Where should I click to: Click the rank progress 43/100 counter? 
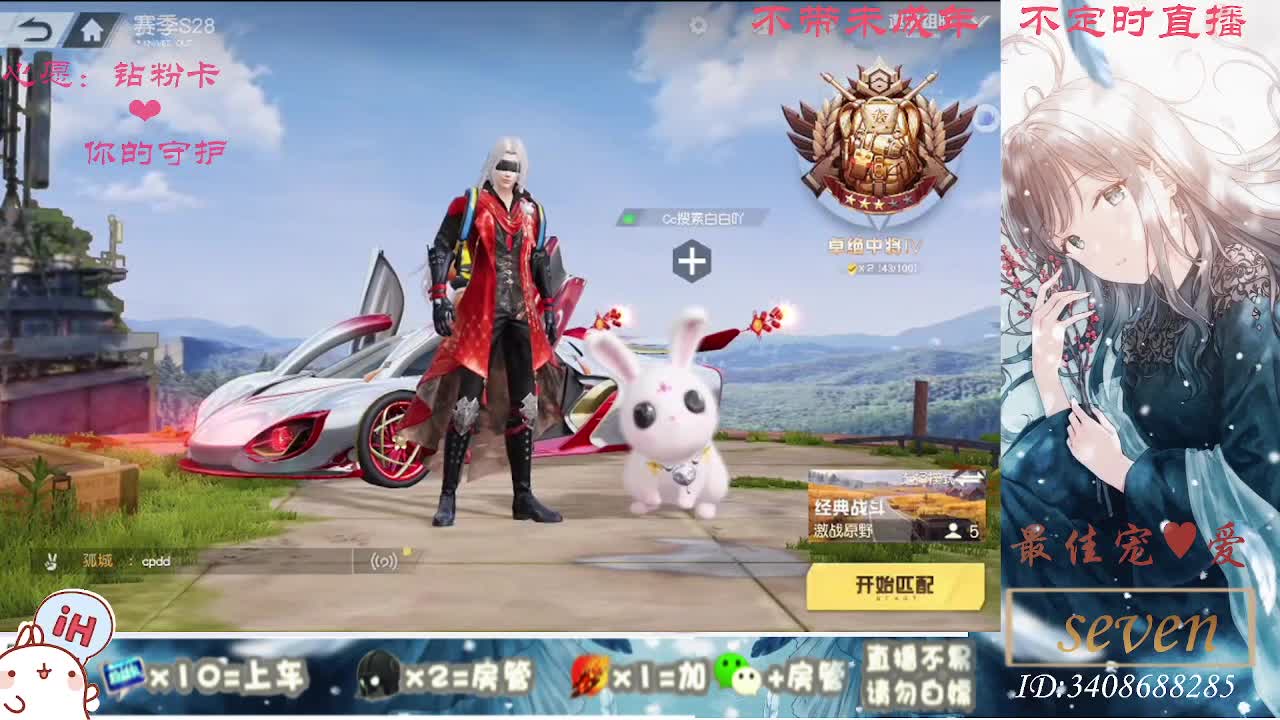pyautogui.click(x=899, y=268)
